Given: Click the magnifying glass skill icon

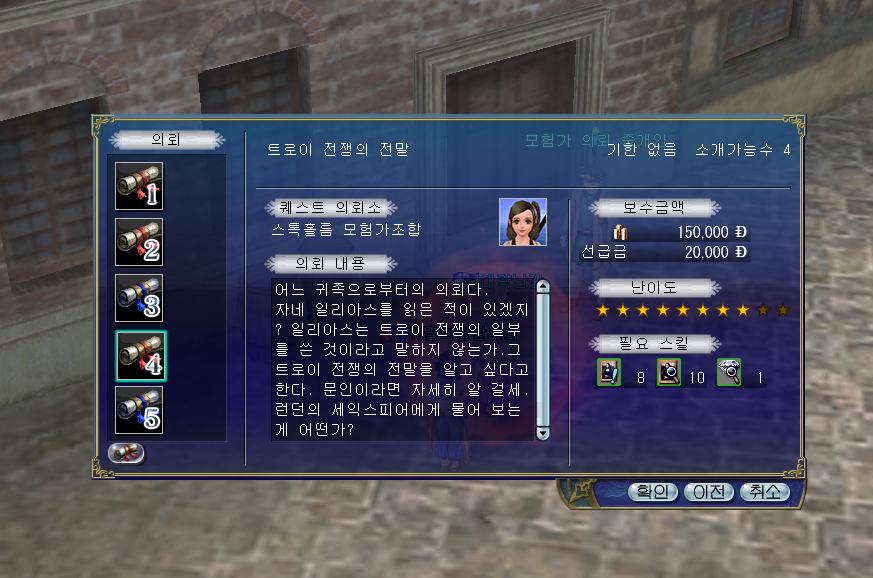Looking at the screenshot, I should (728, 373).
